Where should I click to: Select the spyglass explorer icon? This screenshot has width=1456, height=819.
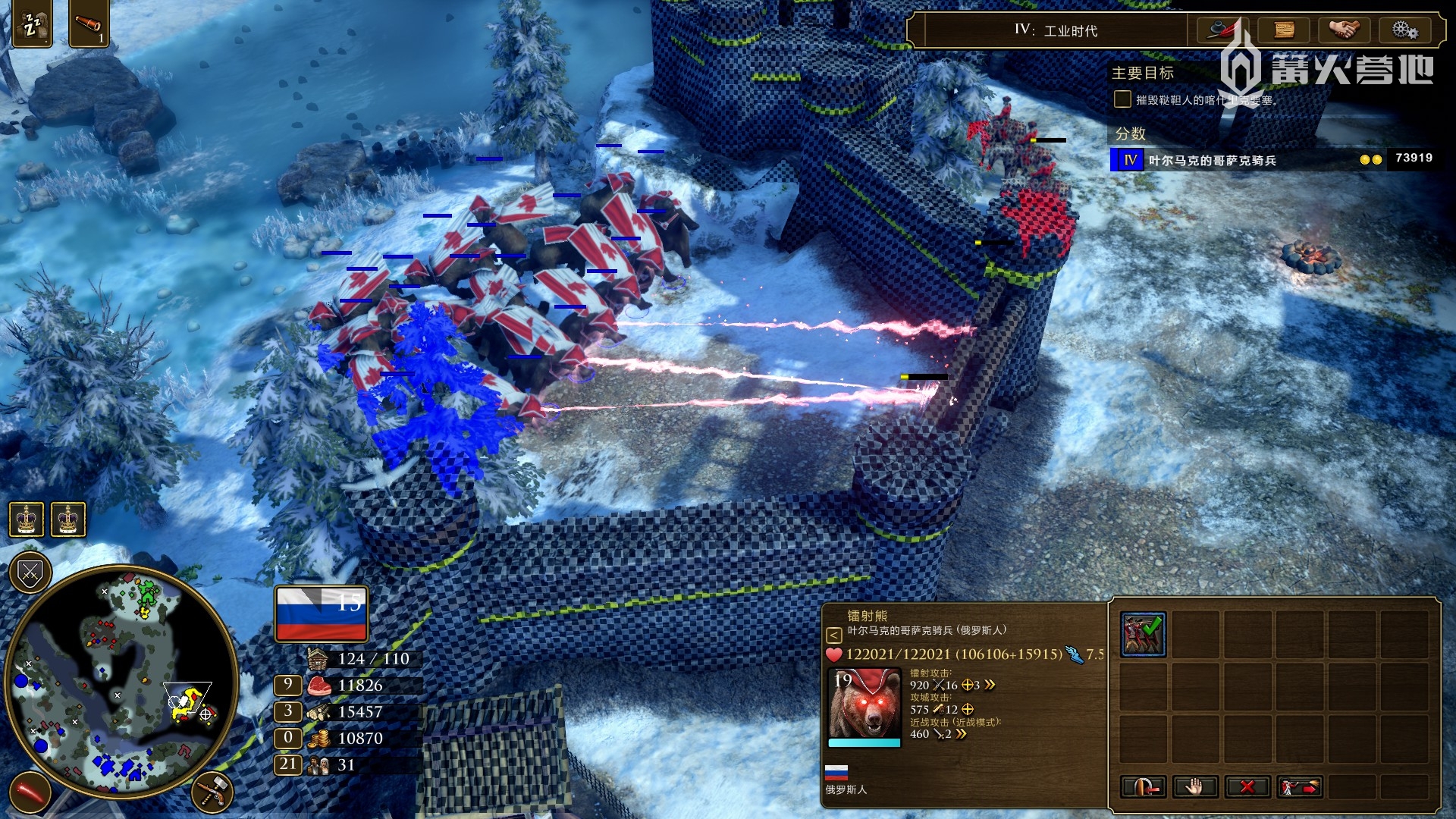89,25
